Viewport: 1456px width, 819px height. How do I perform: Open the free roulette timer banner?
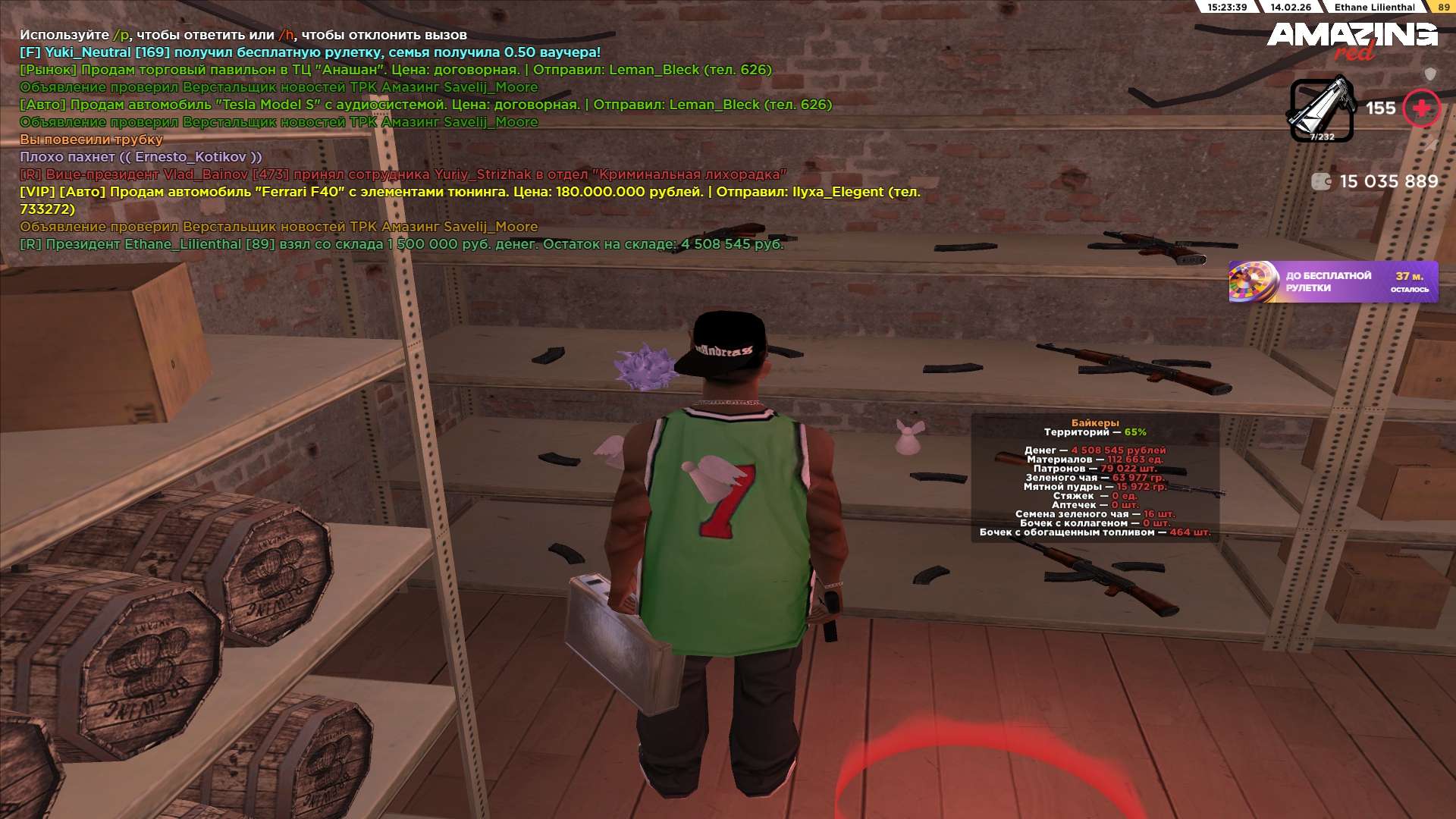1332,282
